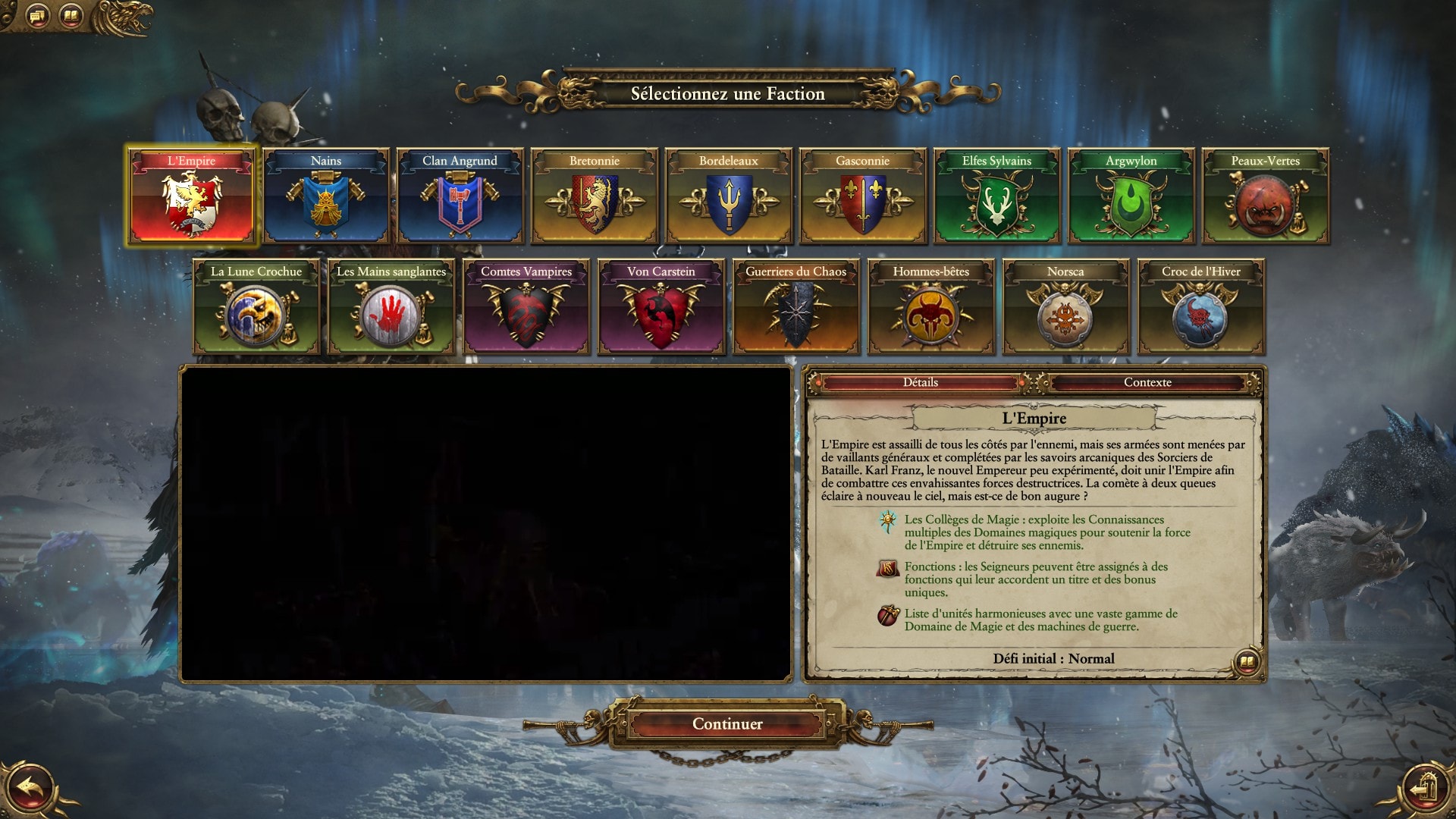Select Les Mains sanglantes faction
The height and width of the screenshot is (819, 1456).
click(x=391, y=308)
